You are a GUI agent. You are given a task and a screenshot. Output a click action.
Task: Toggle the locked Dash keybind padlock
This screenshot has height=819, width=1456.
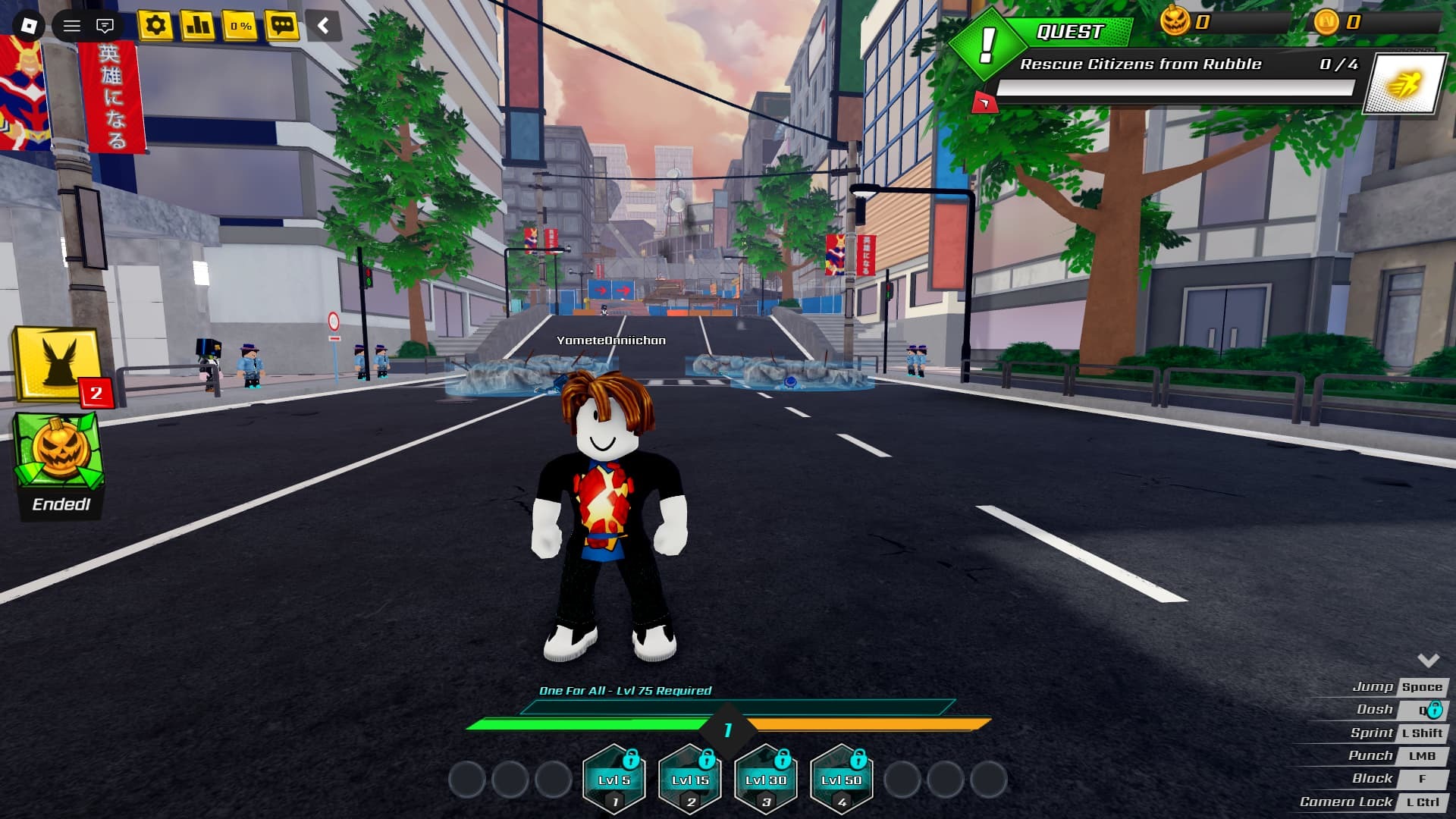[x=1436, y=709]
